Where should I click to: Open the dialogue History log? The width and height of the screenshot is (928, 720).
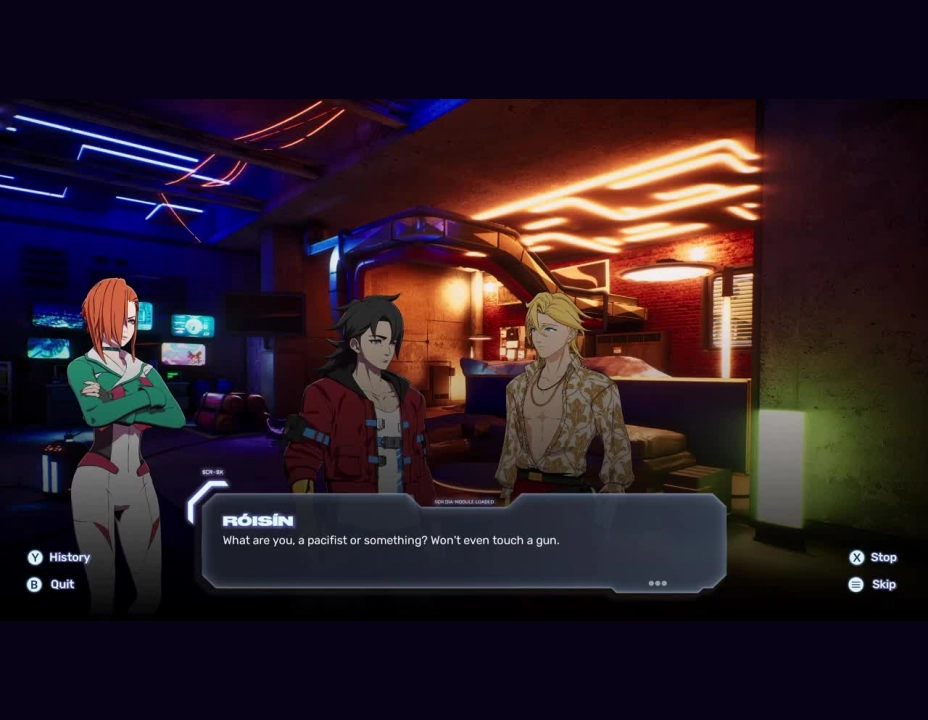click(x=59, y=557)
